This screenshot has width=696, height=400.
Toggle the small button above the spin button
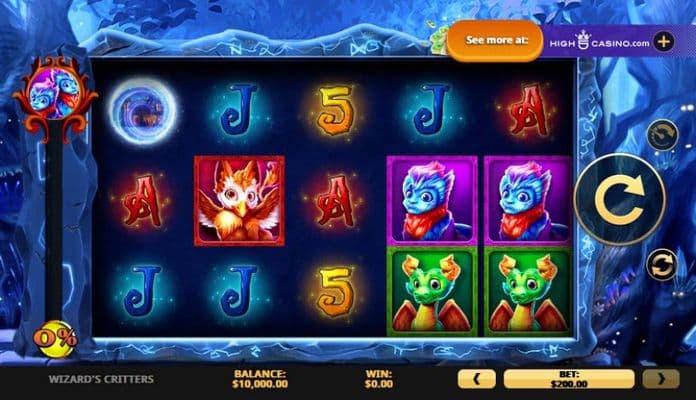coord(662,135)
